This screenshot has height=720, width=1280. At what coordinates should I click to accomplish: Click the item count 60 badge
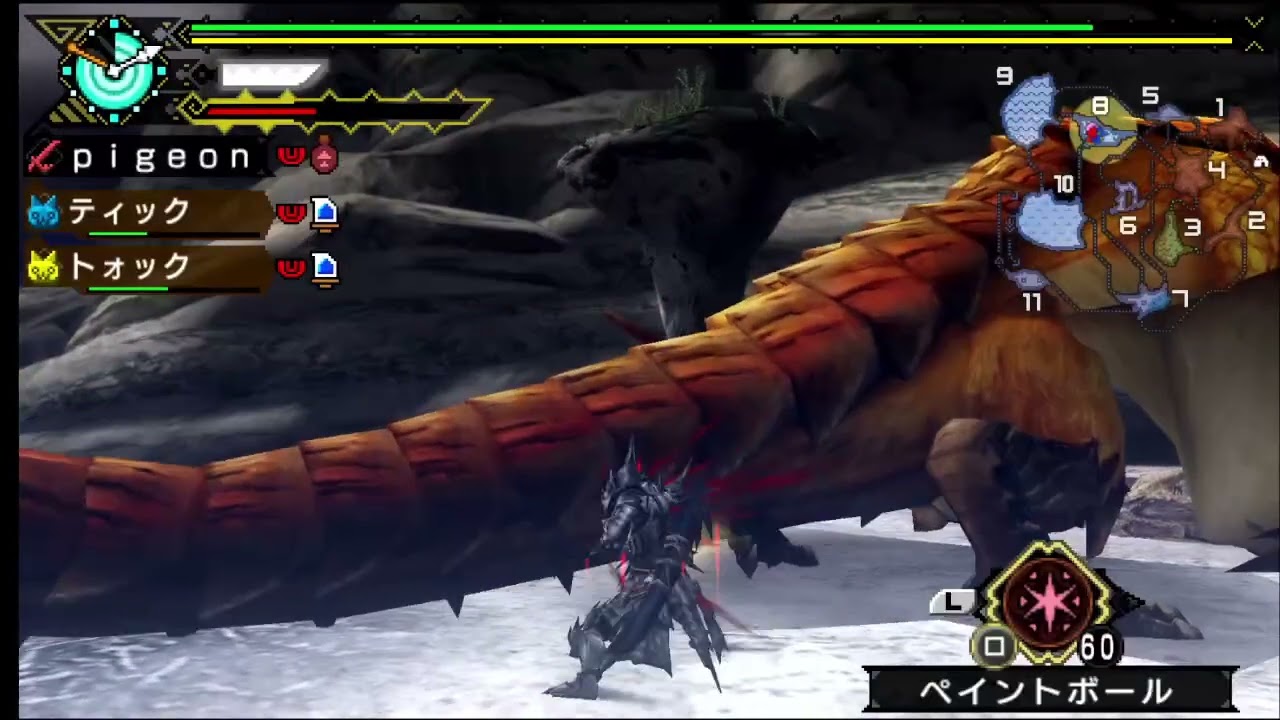[x=1097, y=648]
